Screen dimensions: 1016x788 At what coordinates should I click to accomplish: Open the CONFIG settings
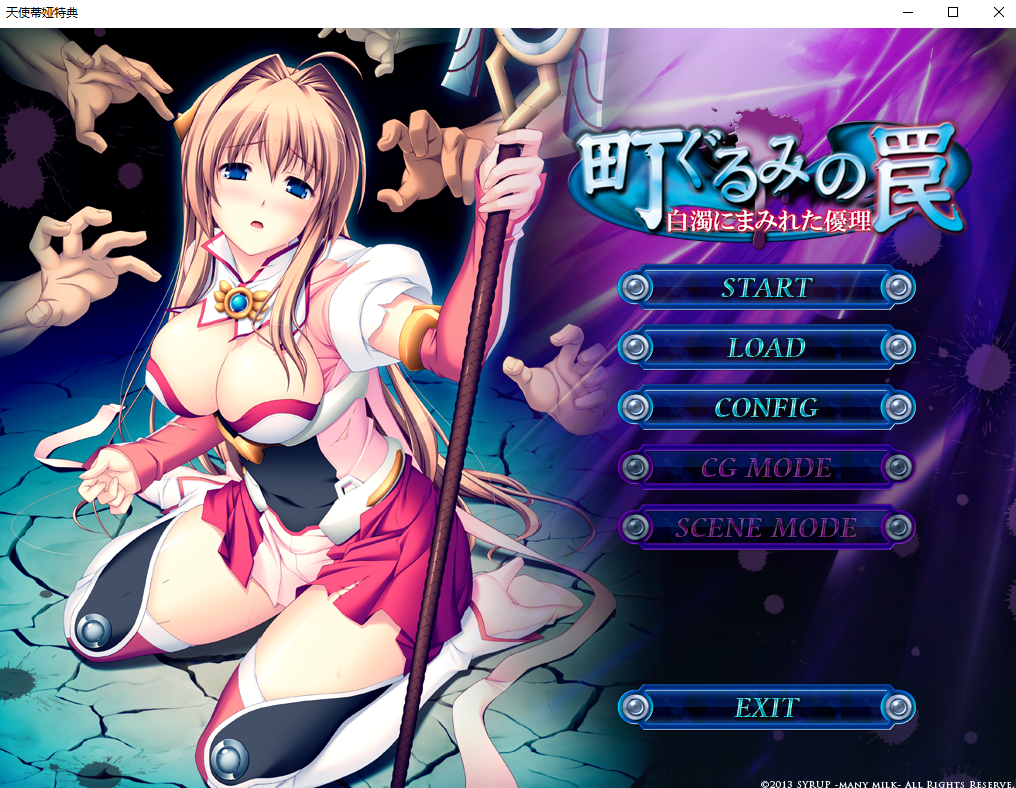pos(766,408)
